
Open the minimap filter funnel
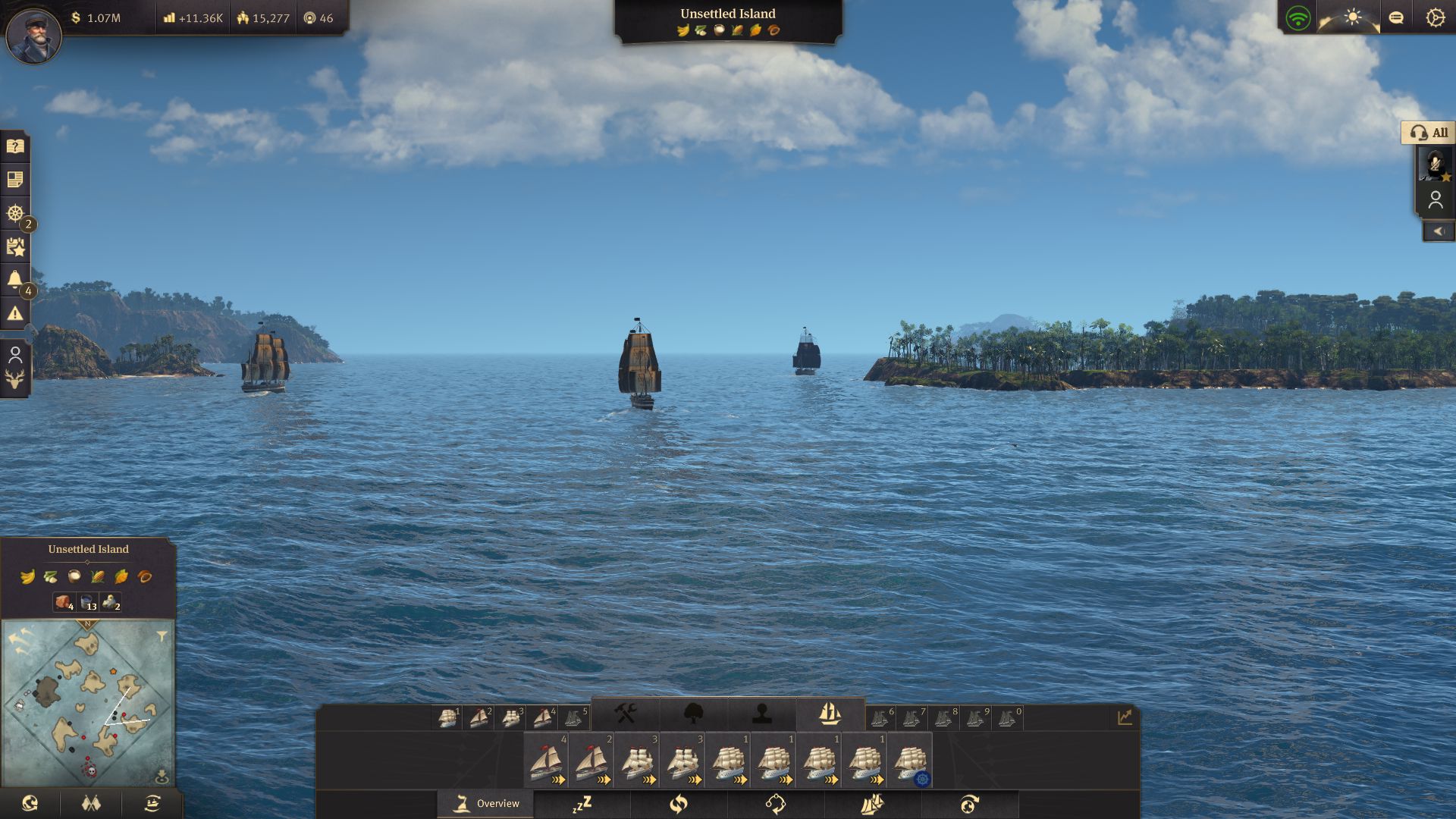(x=162, y=635)
